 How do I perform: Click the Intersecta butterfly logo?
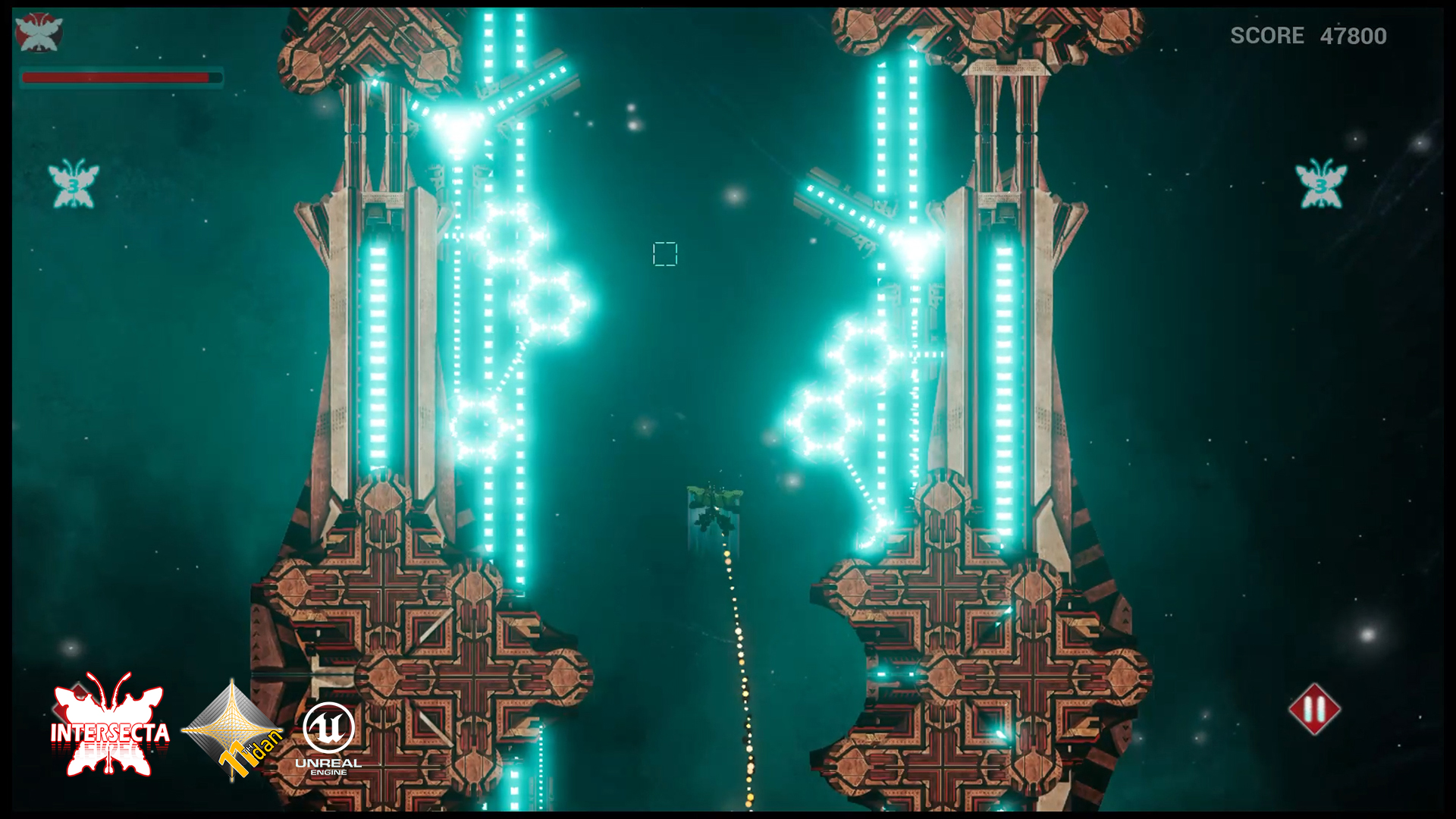point(110,727)
